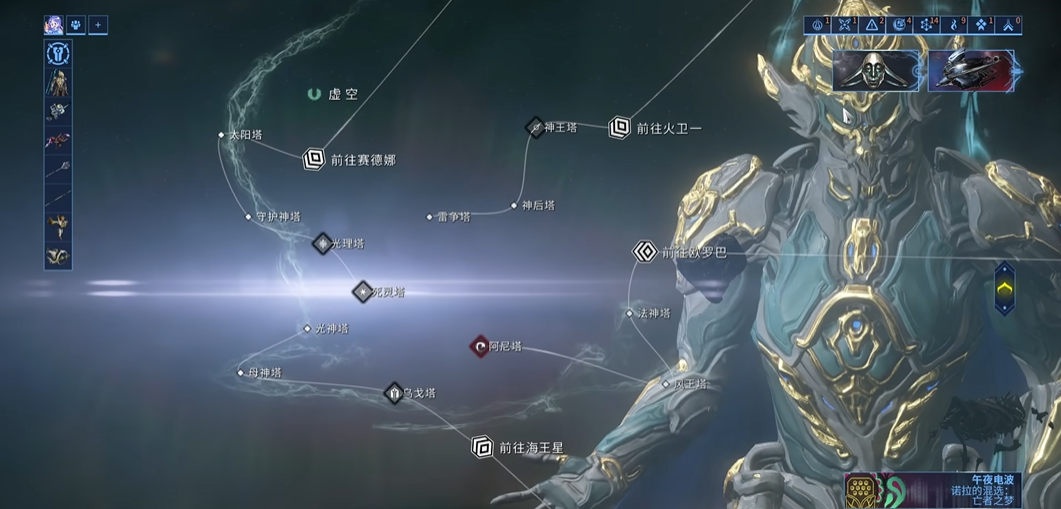The width and height of the screenshot is (1061, 509).
Task: Choose the 乌戈塔 mission node
Action: [x=394, y=393]
